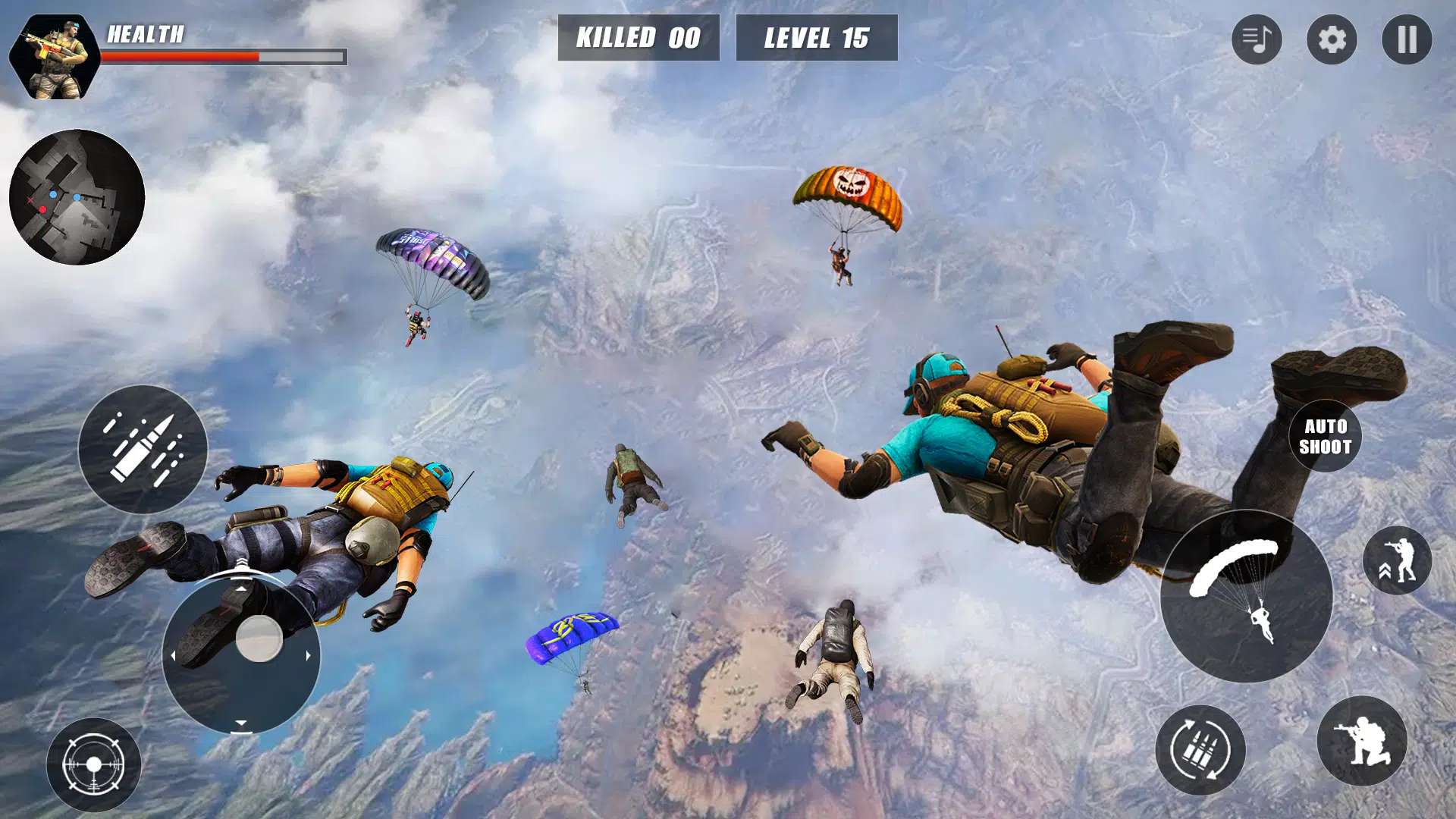
Task: Pause the game
Action: pos(1406,39)
